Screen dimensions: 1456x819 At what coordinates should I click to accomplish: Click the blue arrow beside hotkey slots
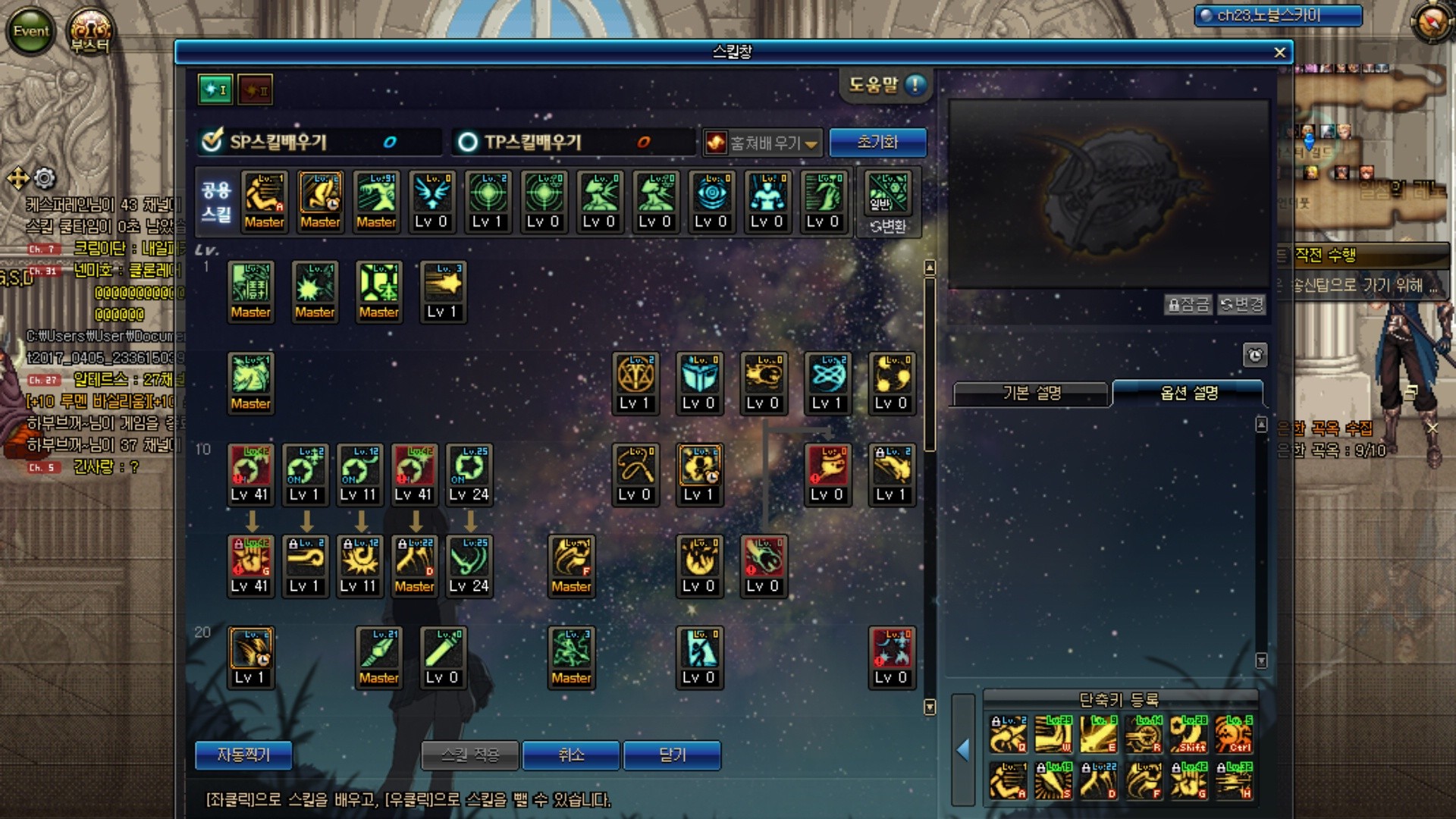pyautogui.click(x=963, y=750)
